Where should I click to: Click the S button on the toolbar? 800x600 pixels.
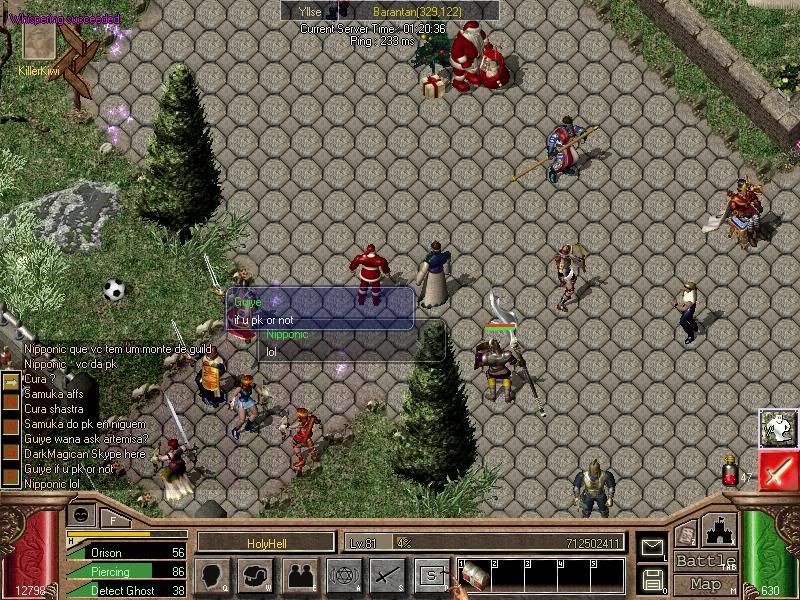click(431, 575)
